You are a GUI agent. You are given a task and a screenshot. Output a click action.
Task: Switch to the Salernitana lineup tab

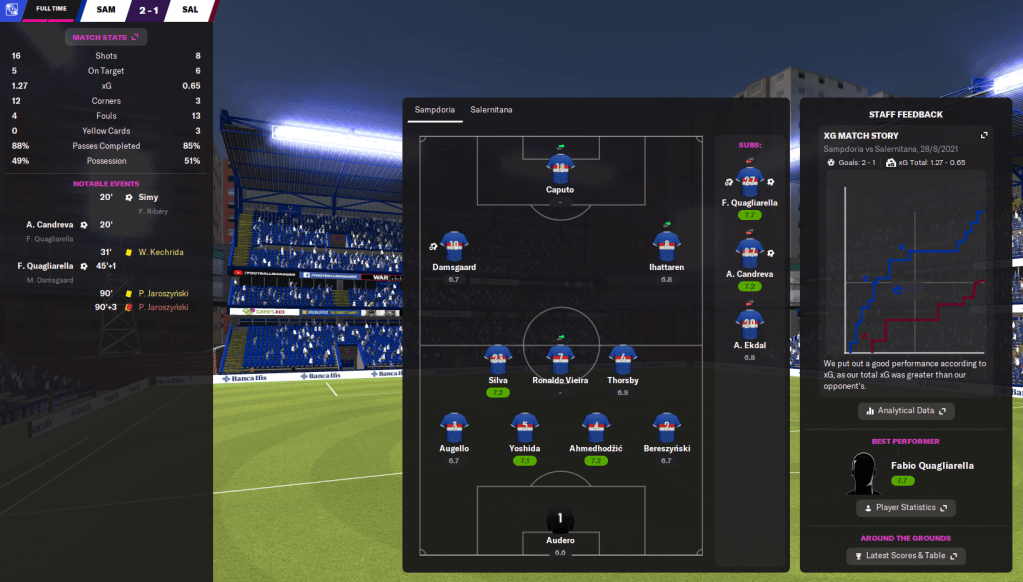tap(491, 109)
